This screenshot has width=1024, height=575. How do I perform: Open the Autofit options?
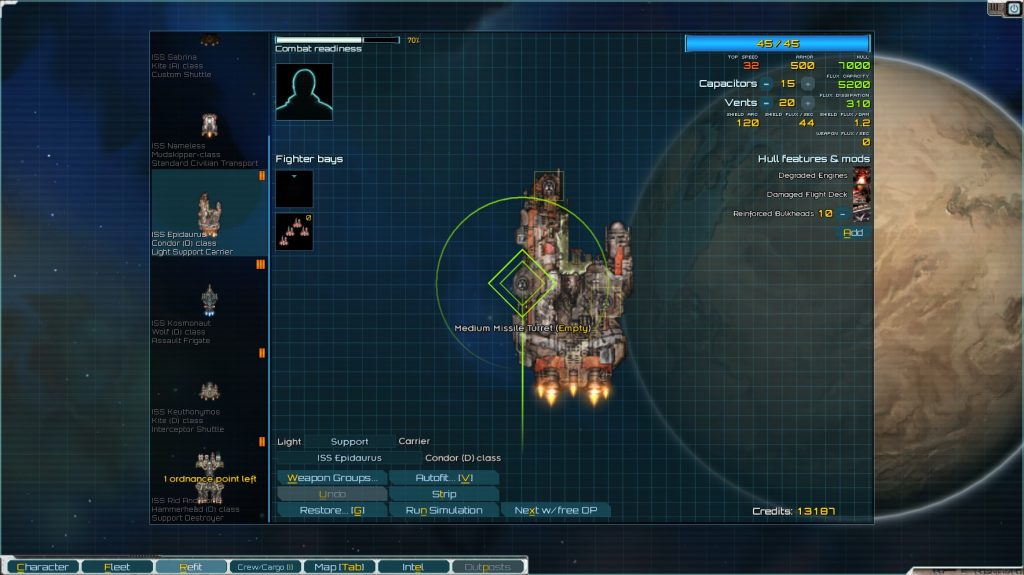(x=443, y=478)
